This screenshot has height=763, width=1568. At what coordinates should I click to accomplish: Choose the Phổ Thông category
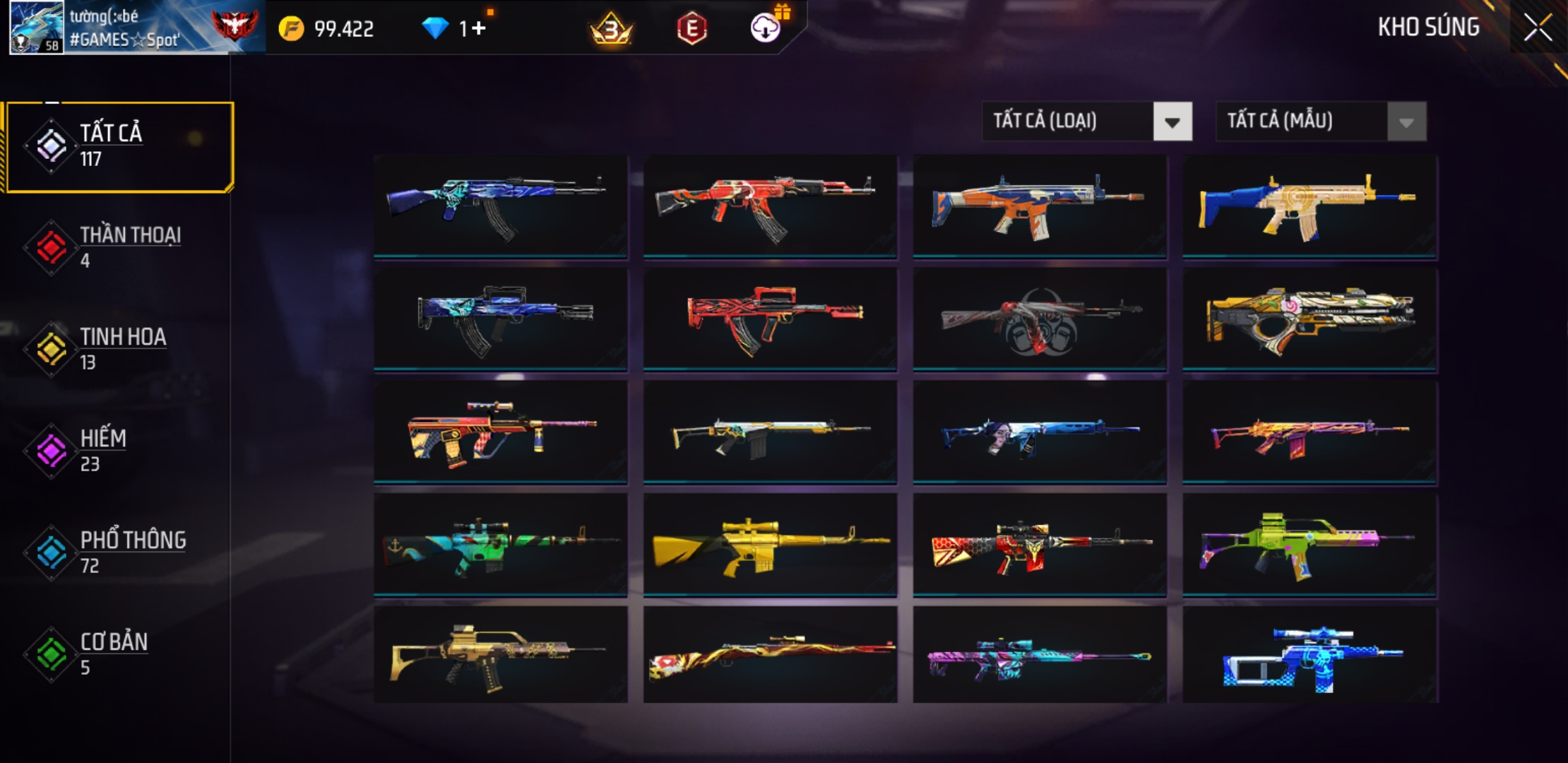[120, 552]
